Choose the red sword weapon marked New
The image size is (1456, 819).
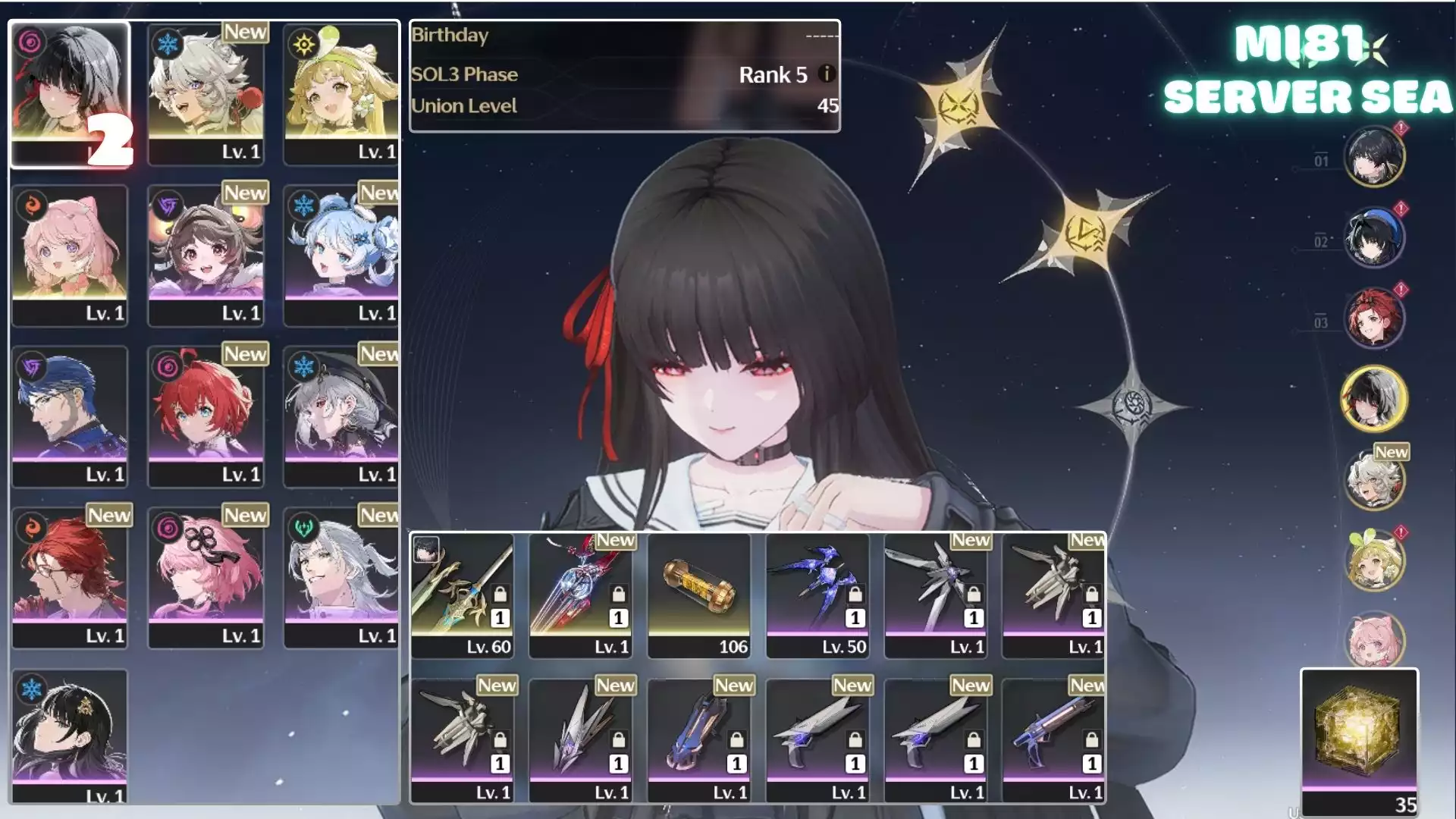point(581,595)
